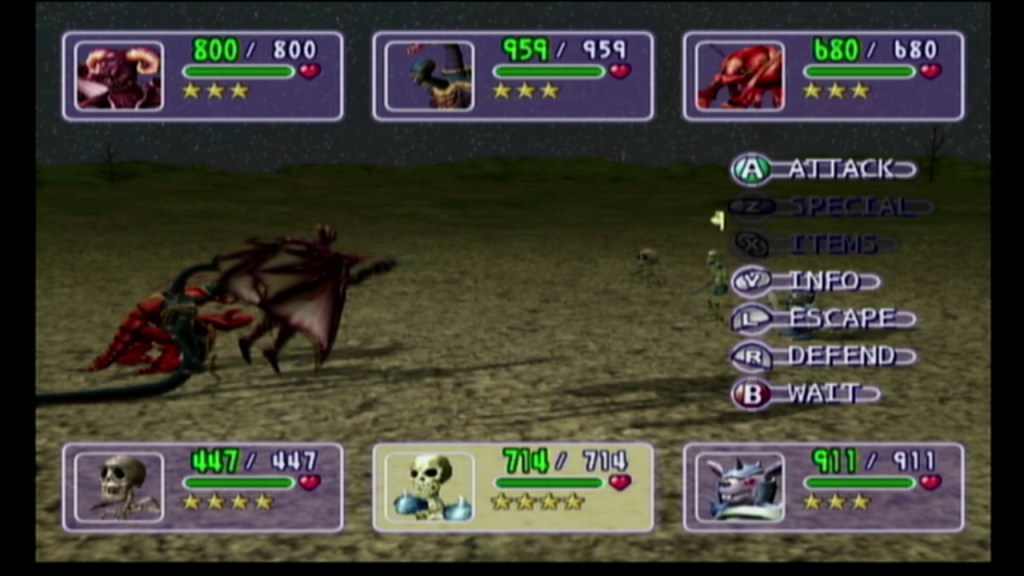Image resolution: width=1024 pixels, height=576 pixels.
Task: Pick the red creature enemy panel with 680 HP
Action: click(x=823, y=76)
